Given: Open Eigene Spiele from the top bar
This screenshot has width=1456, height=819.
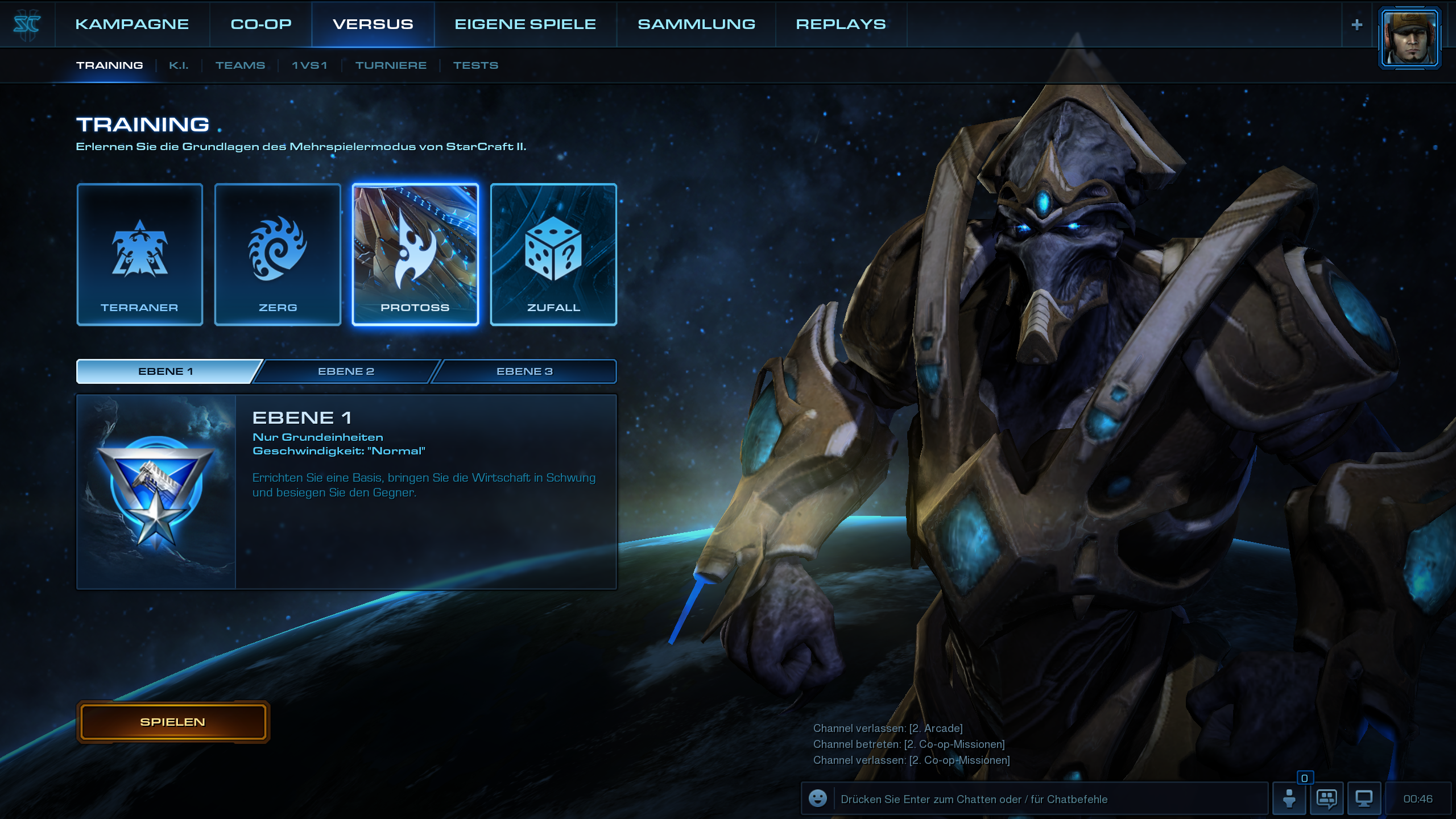Looking at the screenshot, I should pyautogui.click(x=525, y=24).
